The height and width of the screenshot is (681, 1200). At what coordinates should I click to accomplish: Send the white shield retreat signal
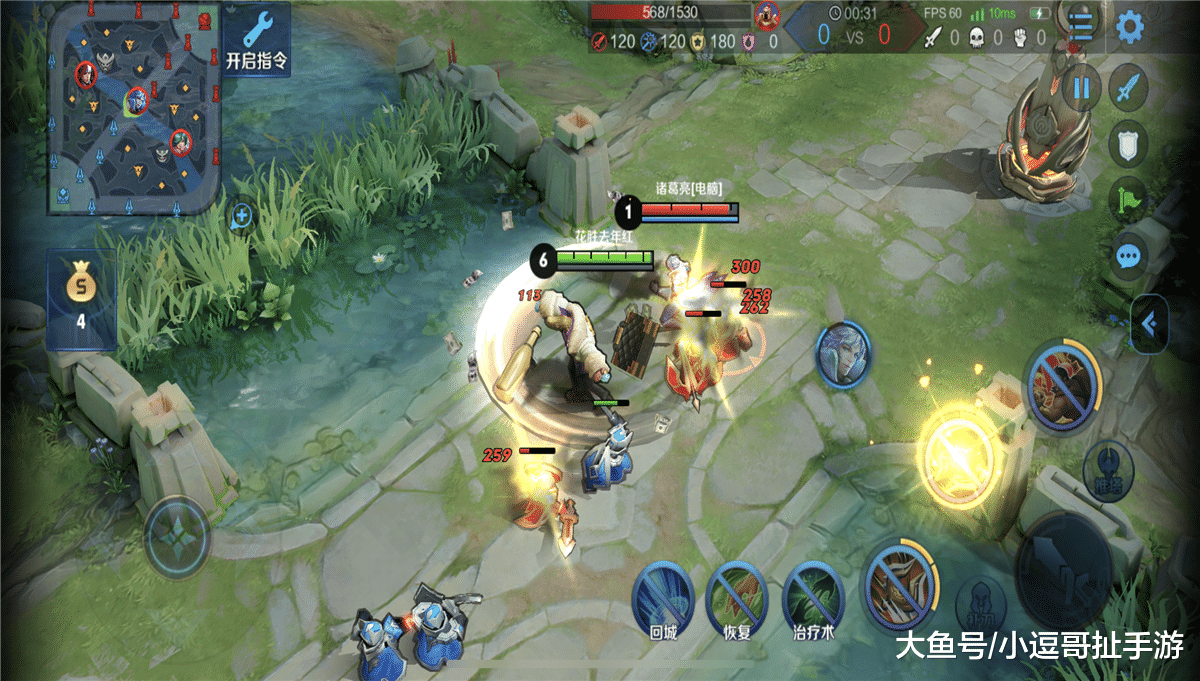[1128, 143]
